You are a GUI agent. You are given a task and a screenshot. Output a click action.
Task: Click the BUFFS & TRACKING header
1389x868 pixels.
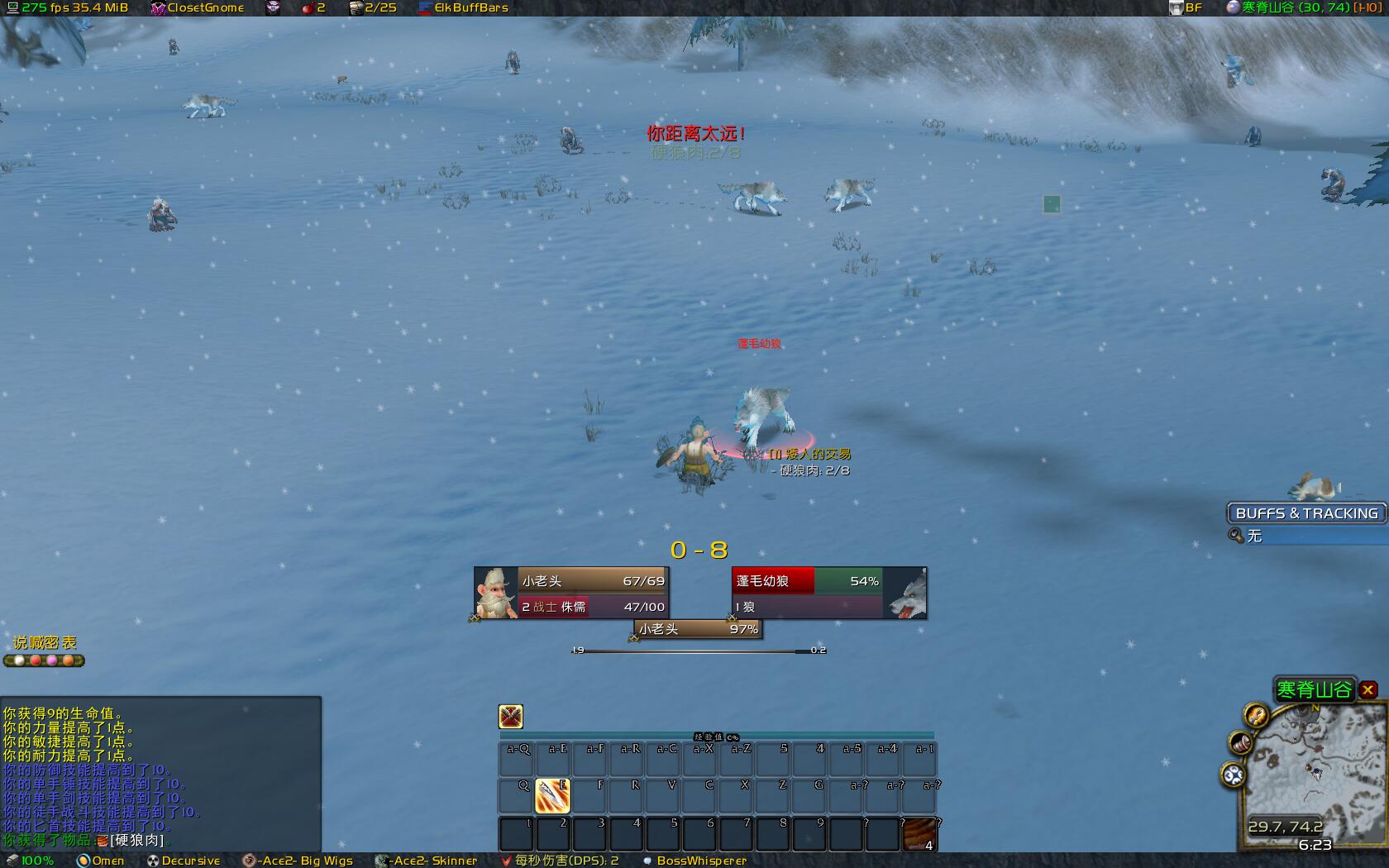click(1306, 513)
